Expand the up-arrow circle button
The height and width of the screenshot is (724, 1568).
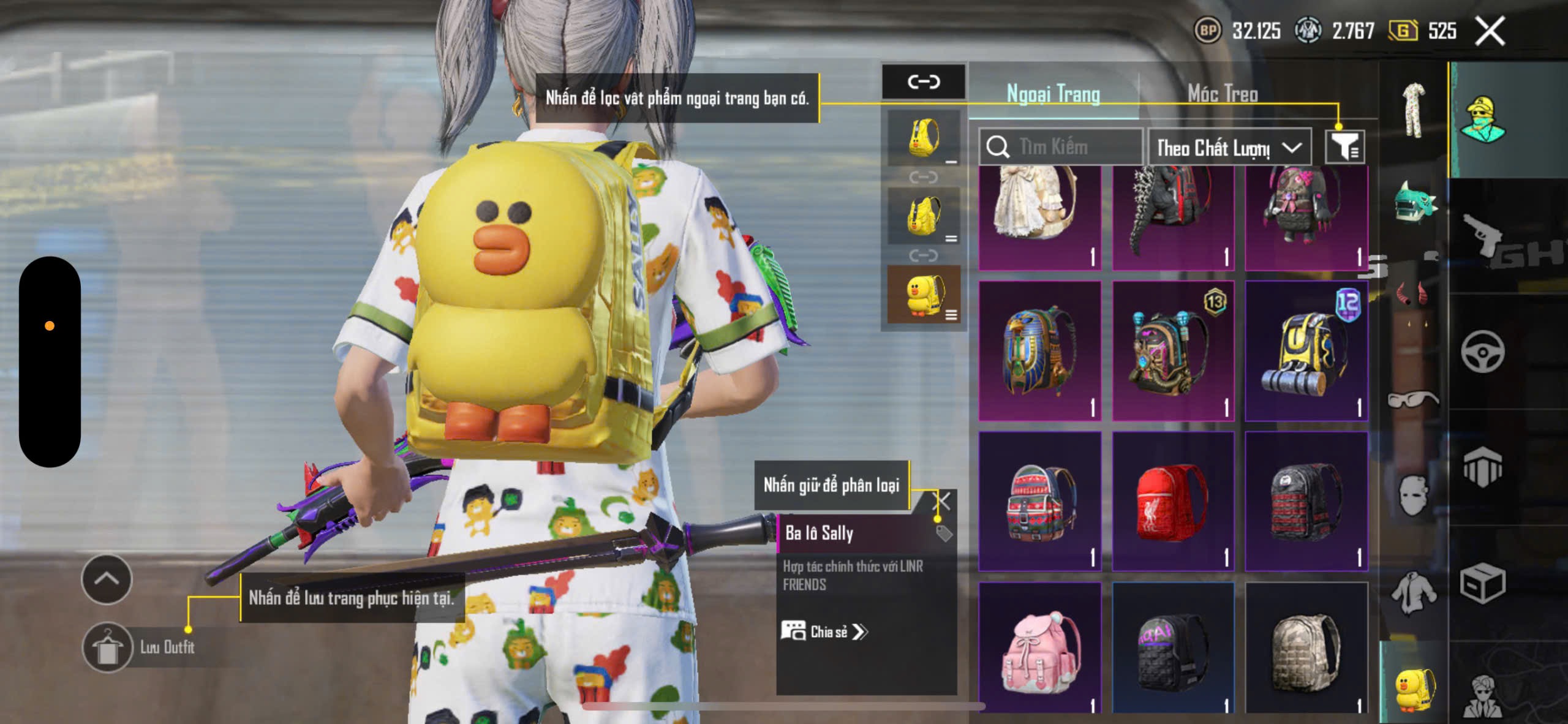(x=107, y=579)
